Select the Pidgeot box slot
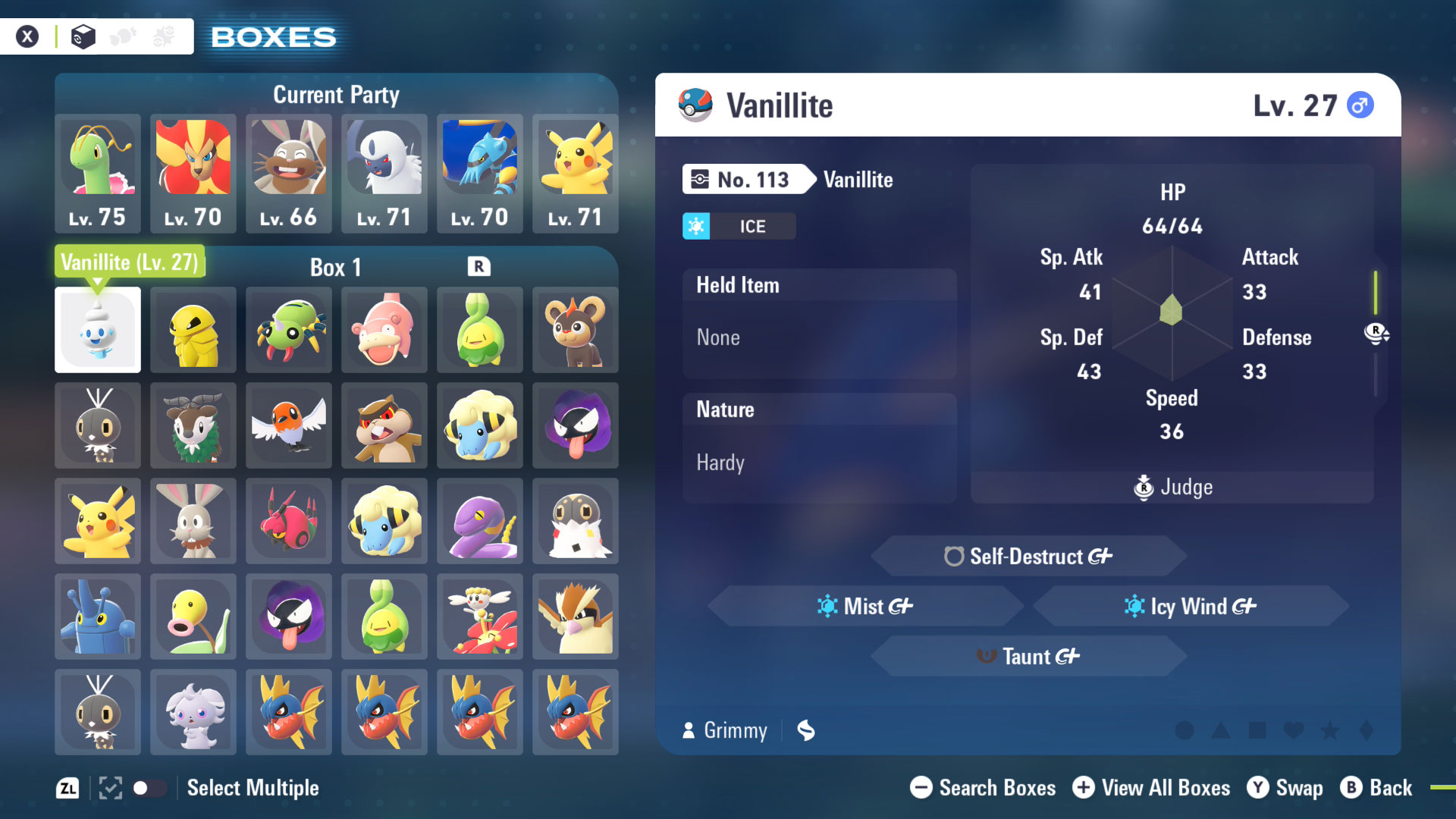The height and width of the screenshot is (819, 1456). click(576, 617)
